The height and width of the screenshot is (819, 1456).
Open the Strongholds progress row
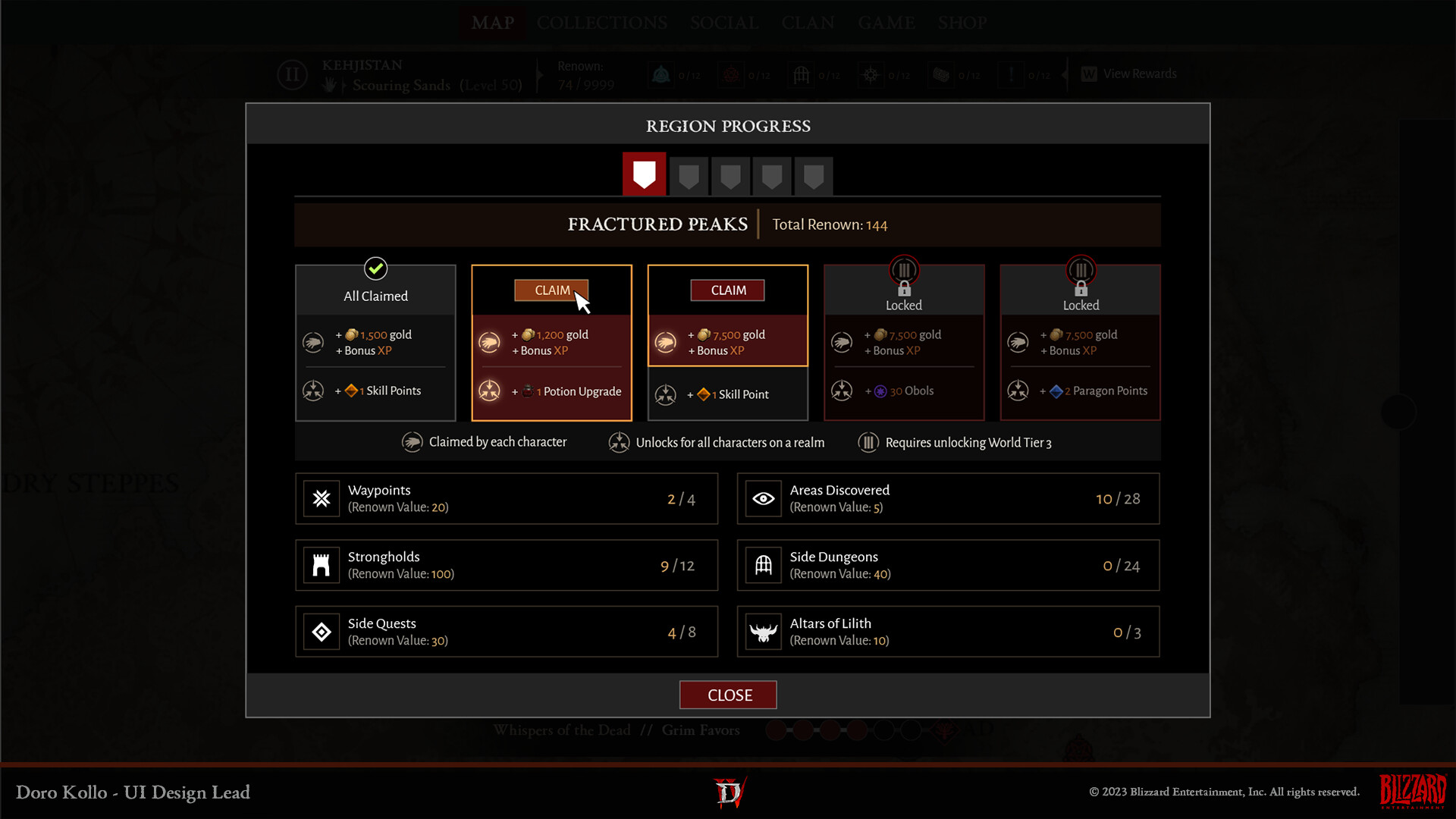506,566
